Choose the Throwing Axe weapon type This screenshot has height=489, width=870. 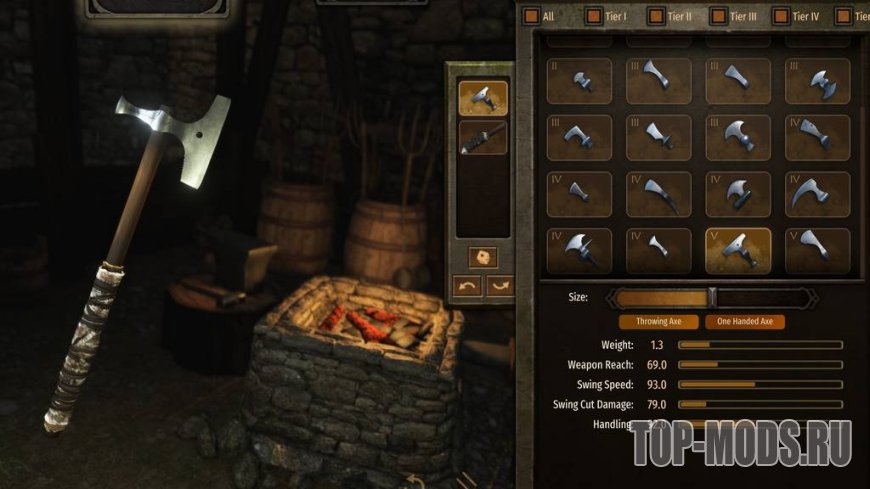(657, 322)
